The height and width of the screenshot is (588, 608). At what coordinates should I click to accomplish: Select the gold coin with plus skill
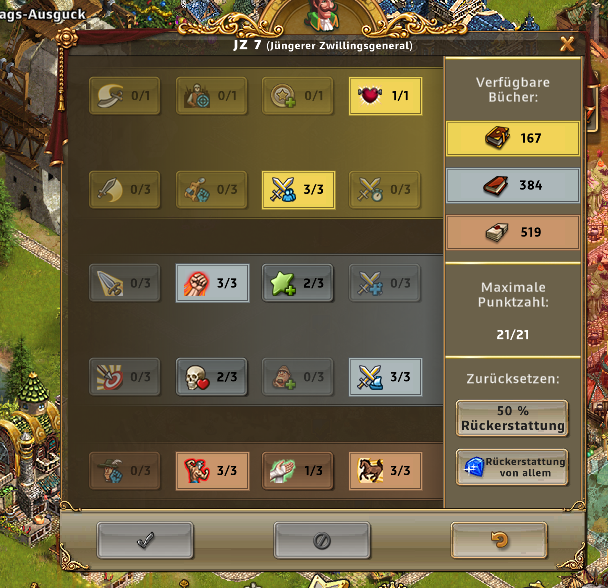(x=297, y=96)
